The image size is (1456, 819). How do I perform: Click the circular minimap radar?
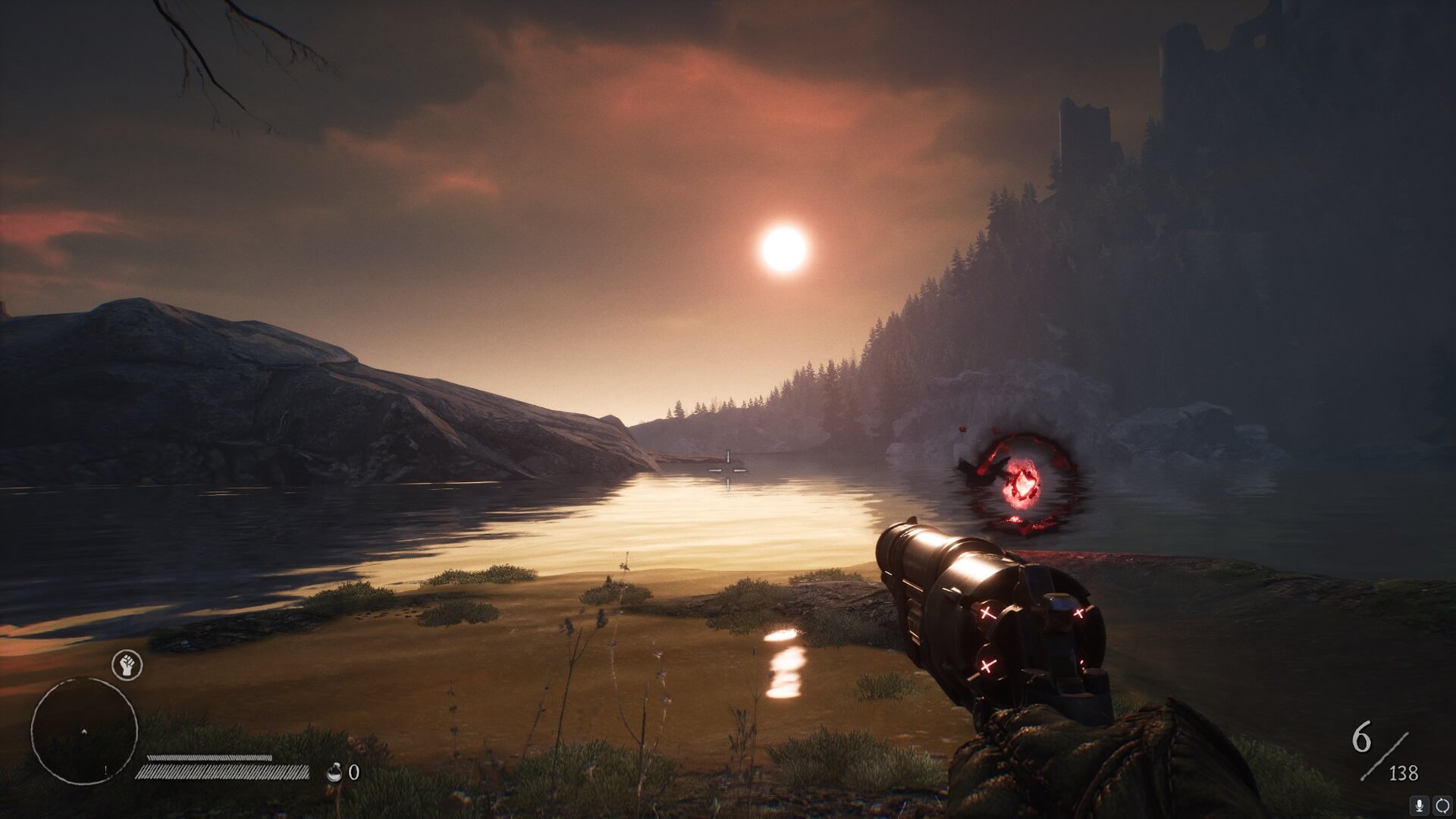tap(84, 731)
